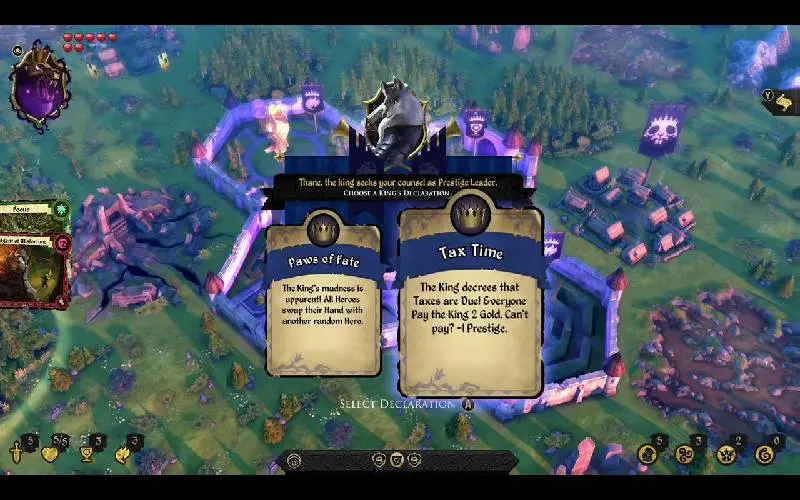
Task: Click the shield icon in bottom bar
Action: tap(399, 461)
